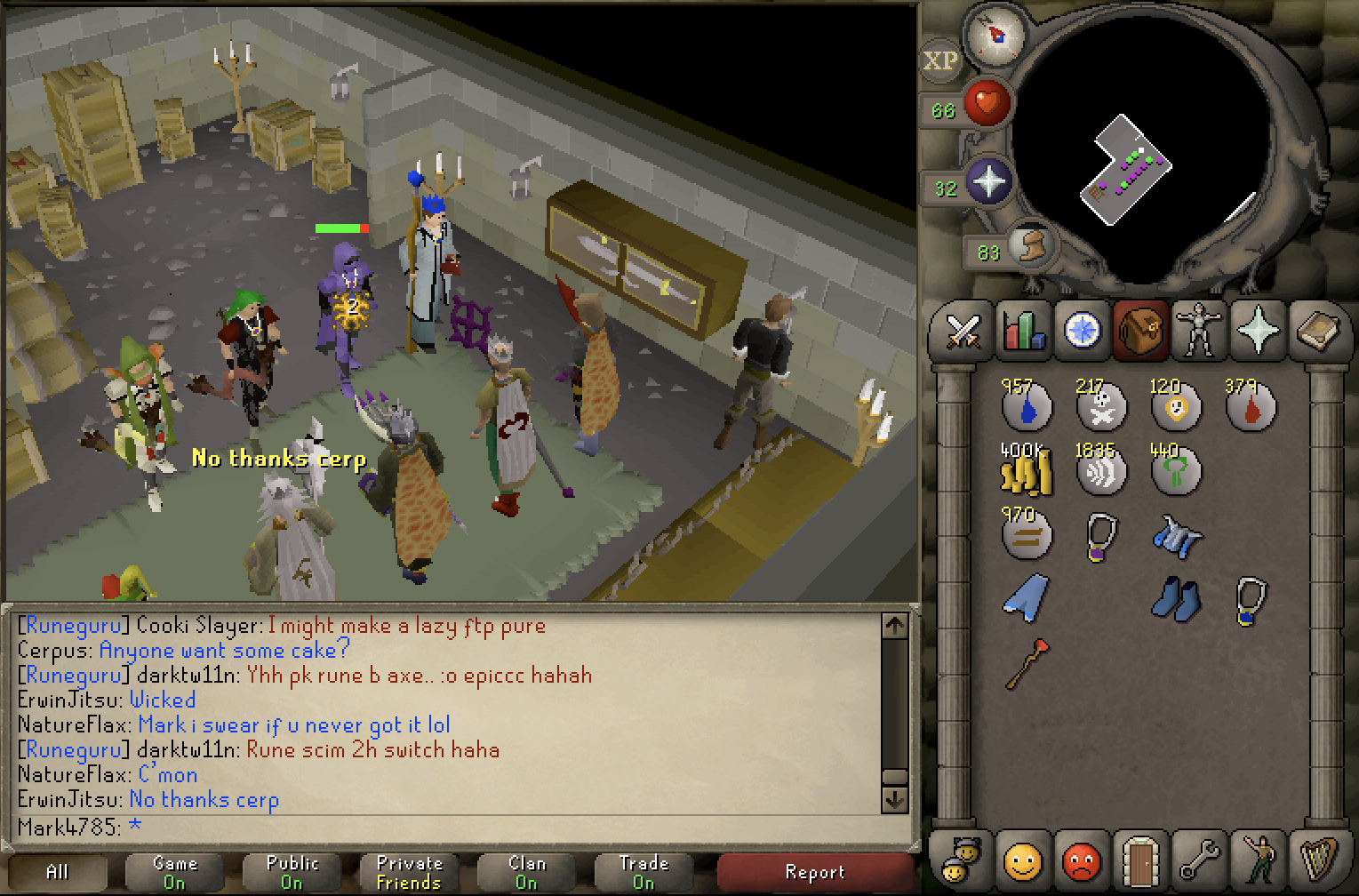Show the Worn Equipment tab
The height and width of the screenshot is (896, 1359).
click(x=1199, y=332)
